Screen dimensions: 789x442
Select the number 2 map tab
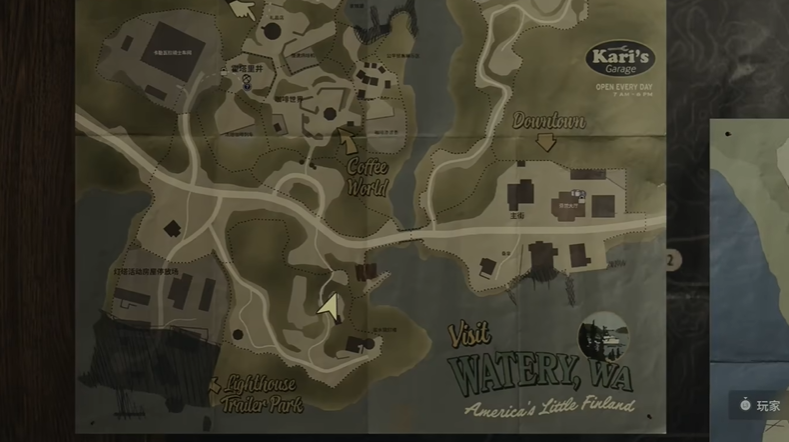pos(671,260)
